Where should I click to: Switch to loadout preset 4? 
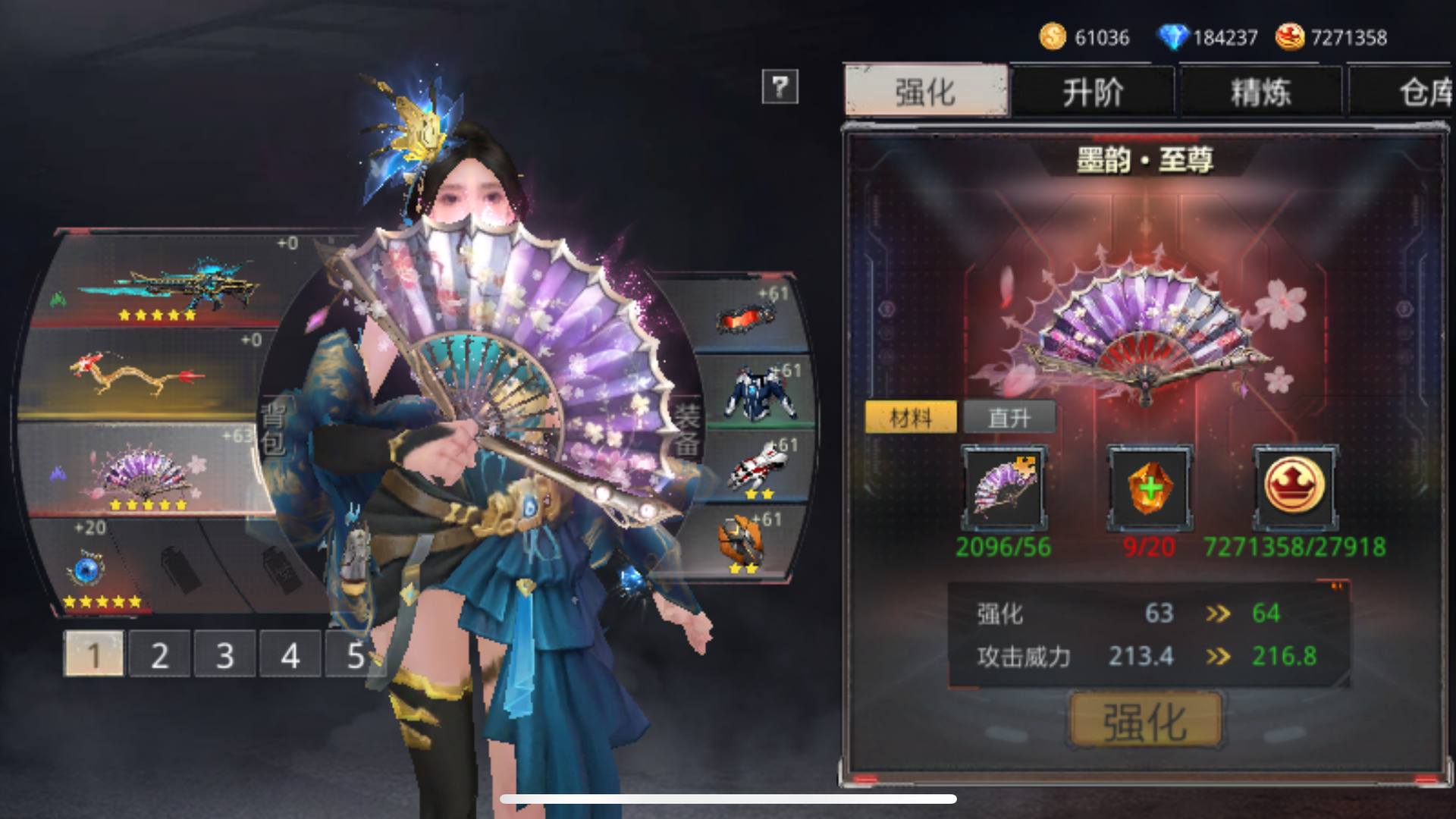coord(290,655)
